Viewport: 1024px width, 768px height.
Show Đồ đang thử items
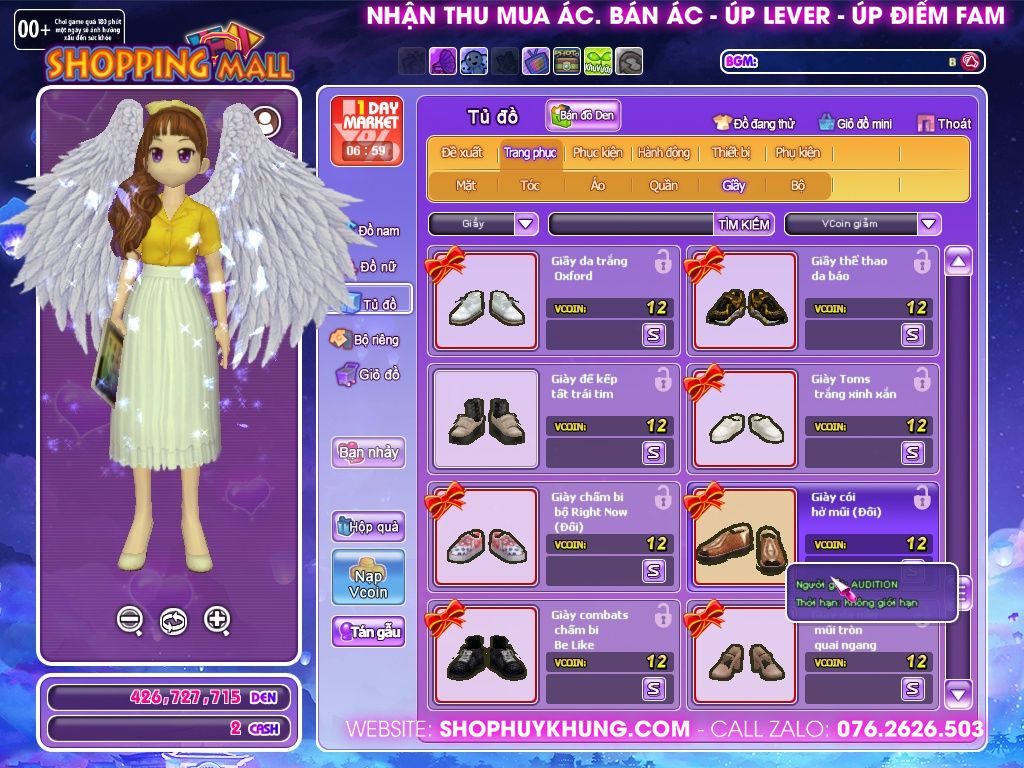point(754,124)
